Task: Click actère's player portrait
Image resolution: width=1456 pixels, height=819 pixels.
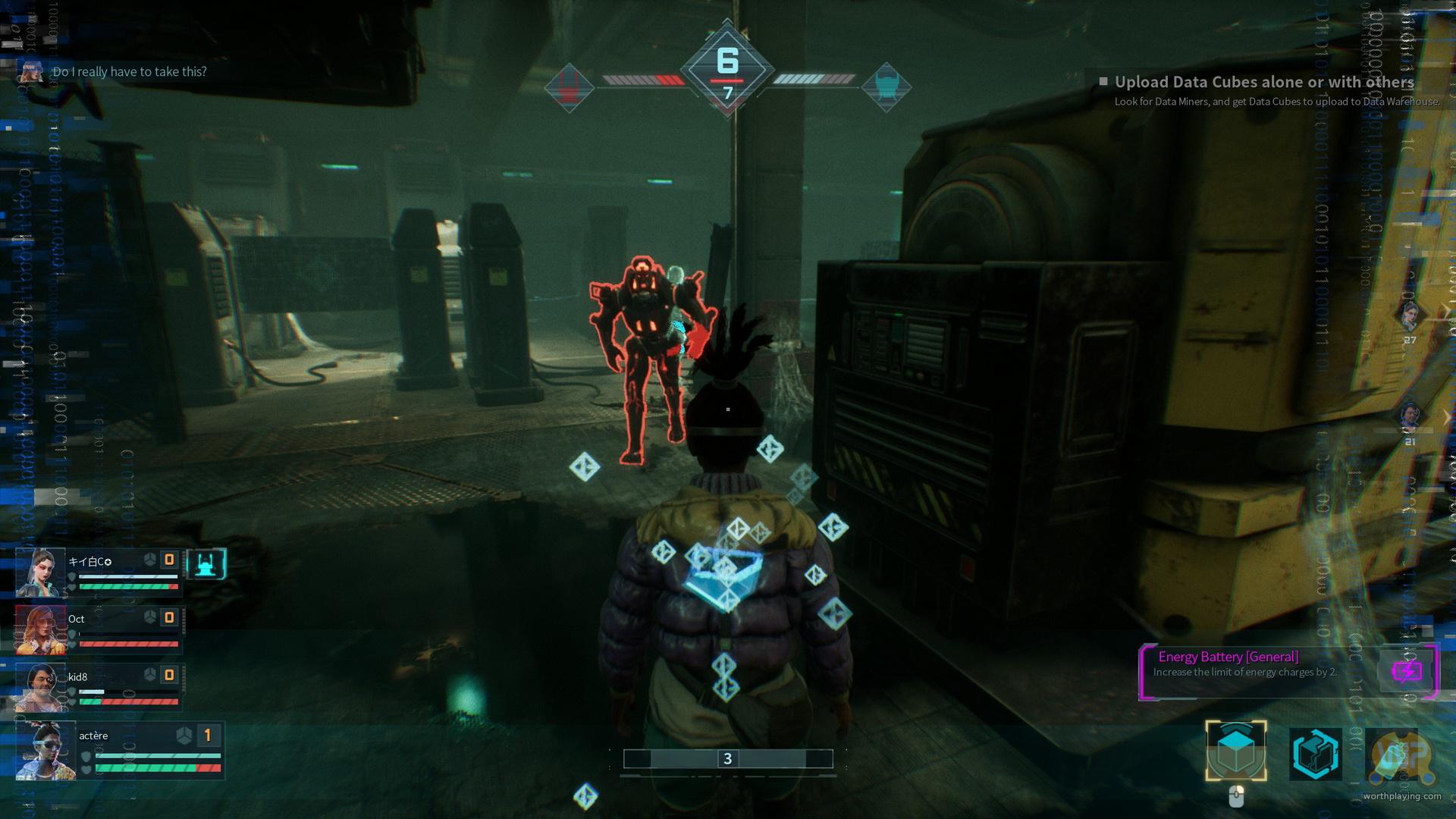Action: pyautogui.click(x=44, y=749)
